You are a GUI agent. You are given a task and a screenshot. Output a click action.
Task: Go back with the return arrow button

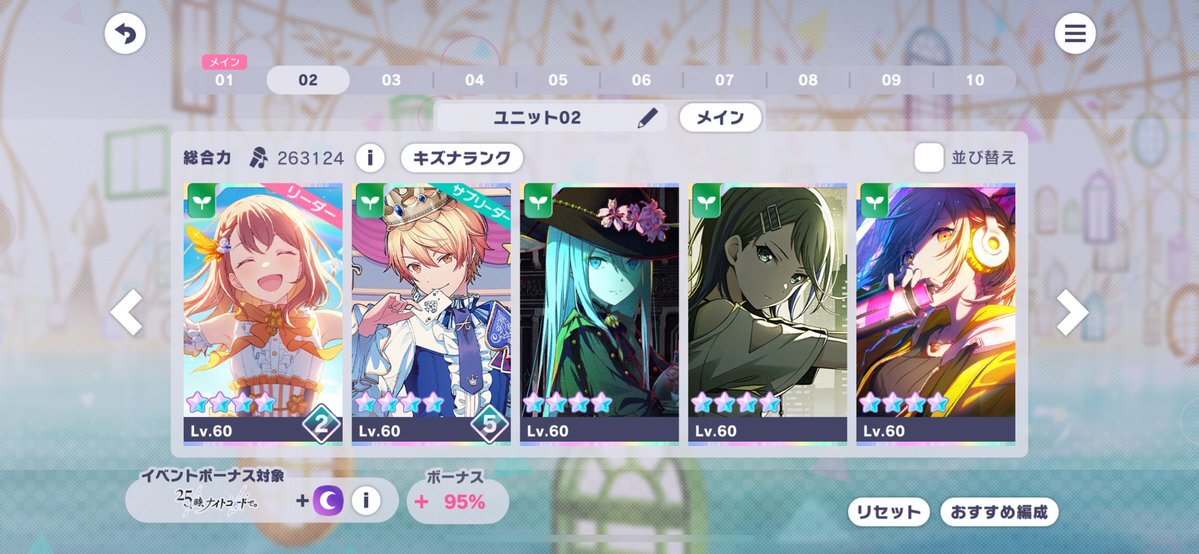(x=125, y=35)
